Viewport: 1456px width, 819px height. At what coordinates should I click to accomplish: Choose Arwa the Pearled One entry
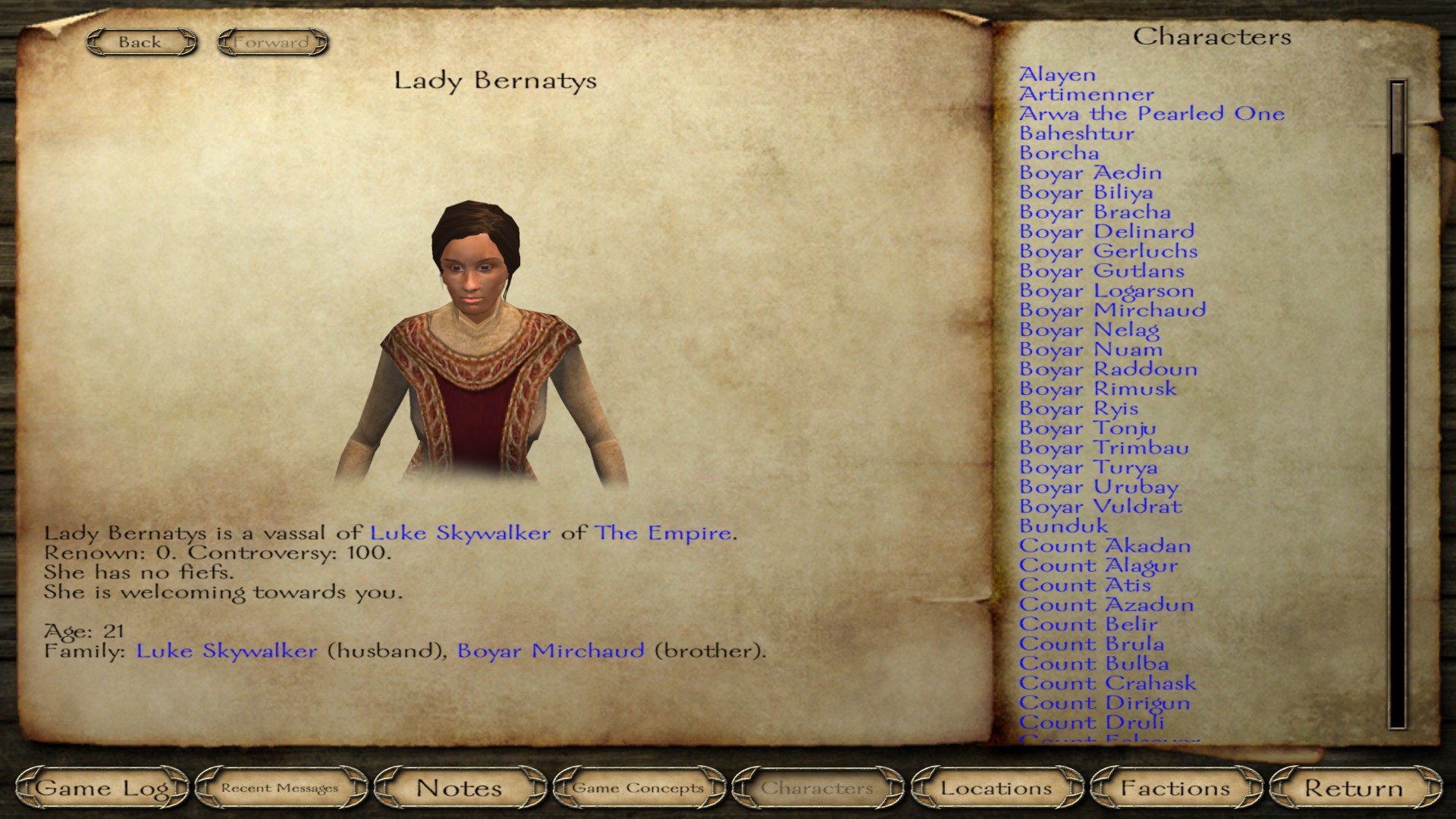(1151, 114)
